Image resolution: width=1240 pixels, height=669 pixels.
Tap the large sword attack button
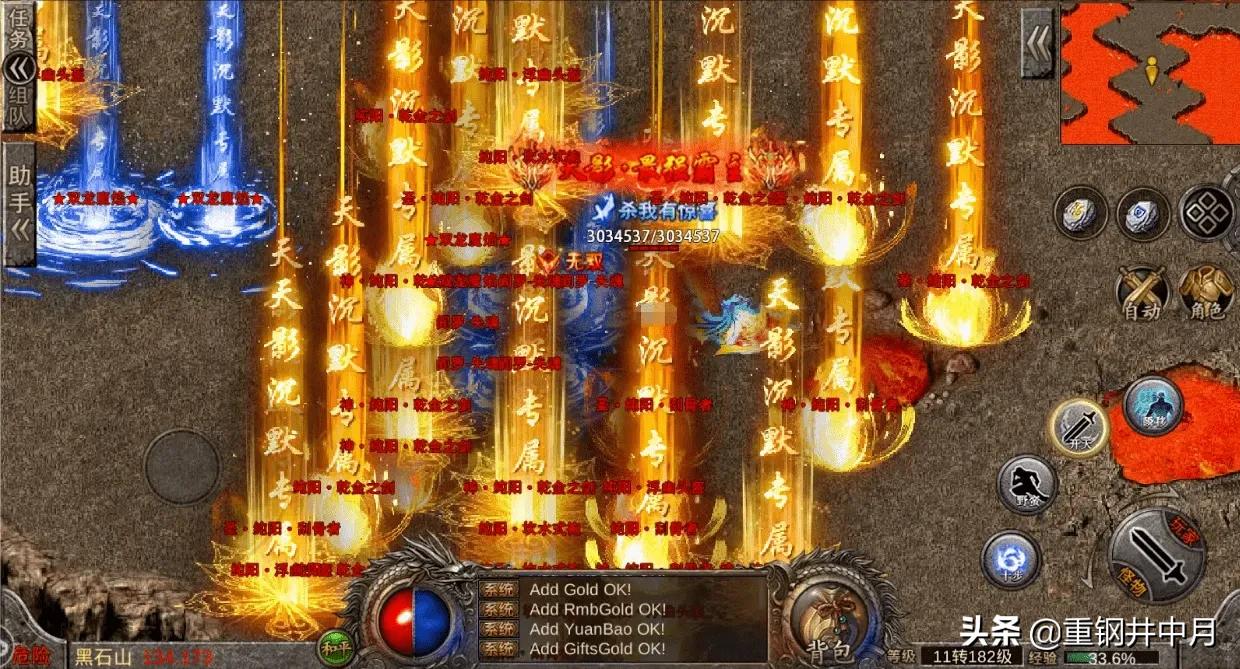coord(1161,560)
